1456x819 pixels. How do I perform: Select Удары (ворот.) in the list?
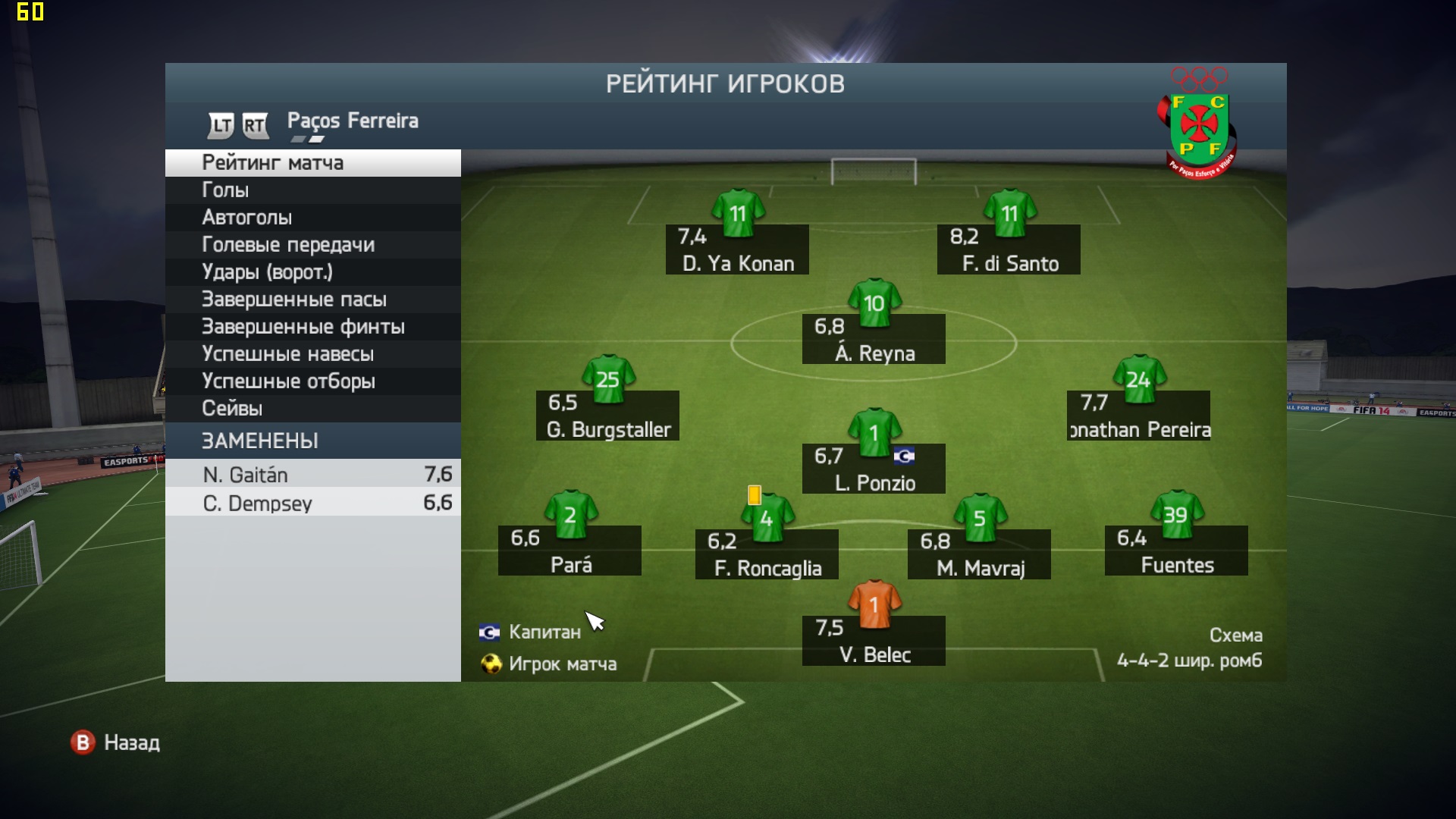point(312,272)
